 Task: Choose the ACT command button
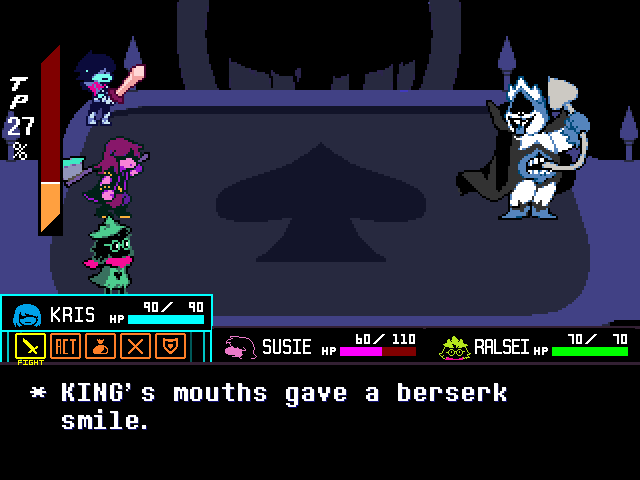[65, 346]
